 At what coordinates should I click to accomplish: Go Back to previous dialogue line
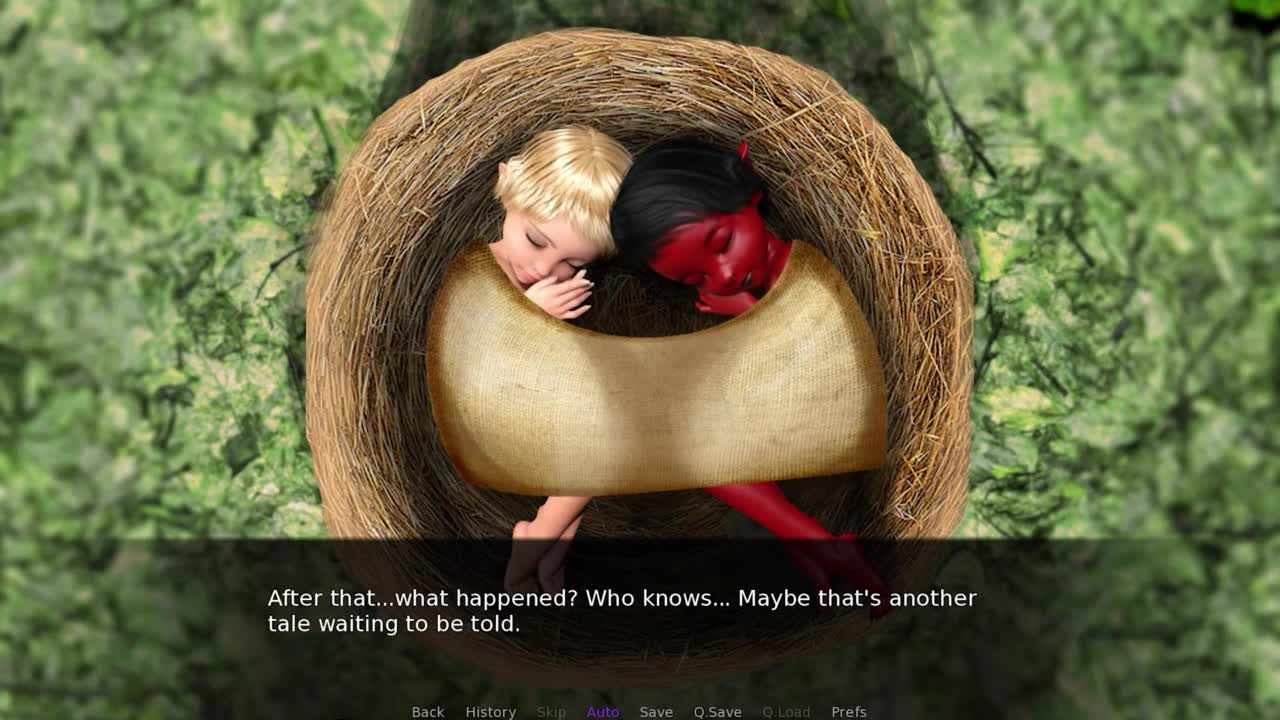pos(427,712)
